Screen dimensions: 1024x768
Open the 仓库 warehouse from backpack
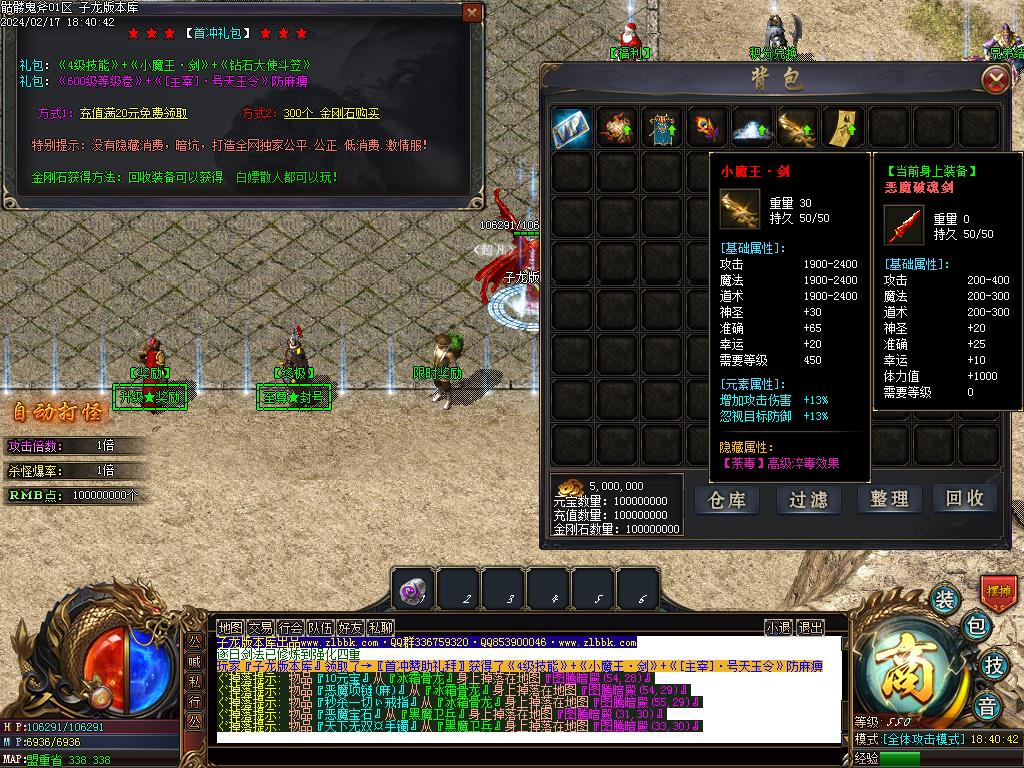(727, 499)
